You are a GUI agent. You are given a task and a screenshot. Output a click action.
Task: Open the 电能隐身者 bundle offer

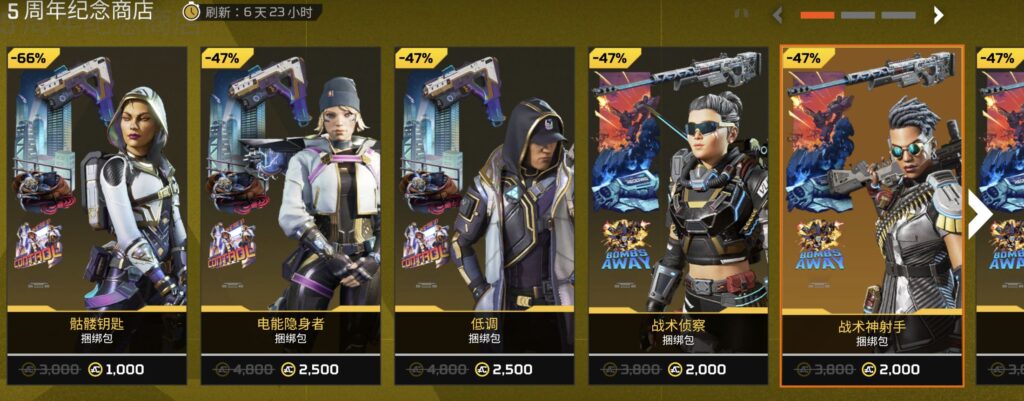(x=290, y=215)
